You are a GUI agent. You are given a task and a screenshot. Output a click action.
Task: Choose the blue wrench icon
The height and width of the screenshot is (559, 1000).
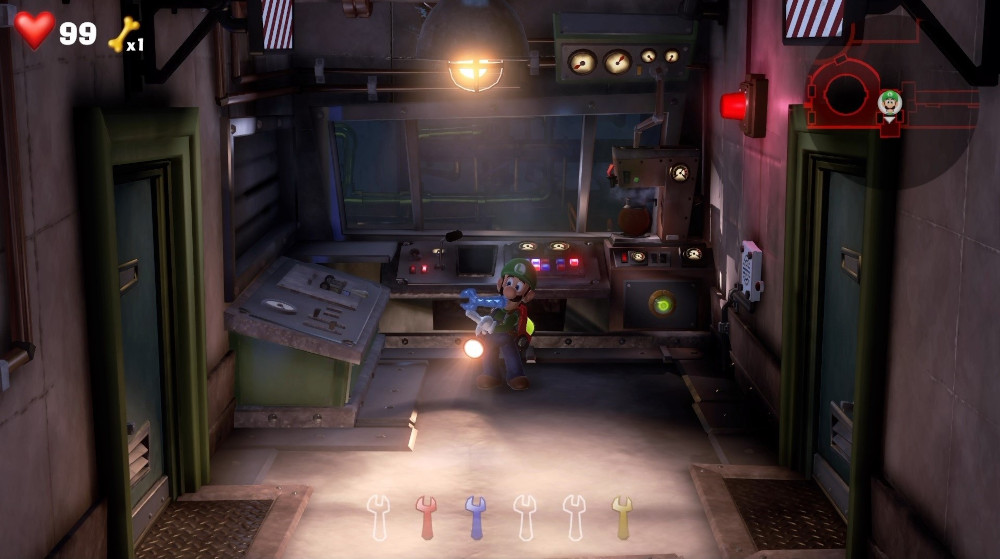click(x=475, y=517)
